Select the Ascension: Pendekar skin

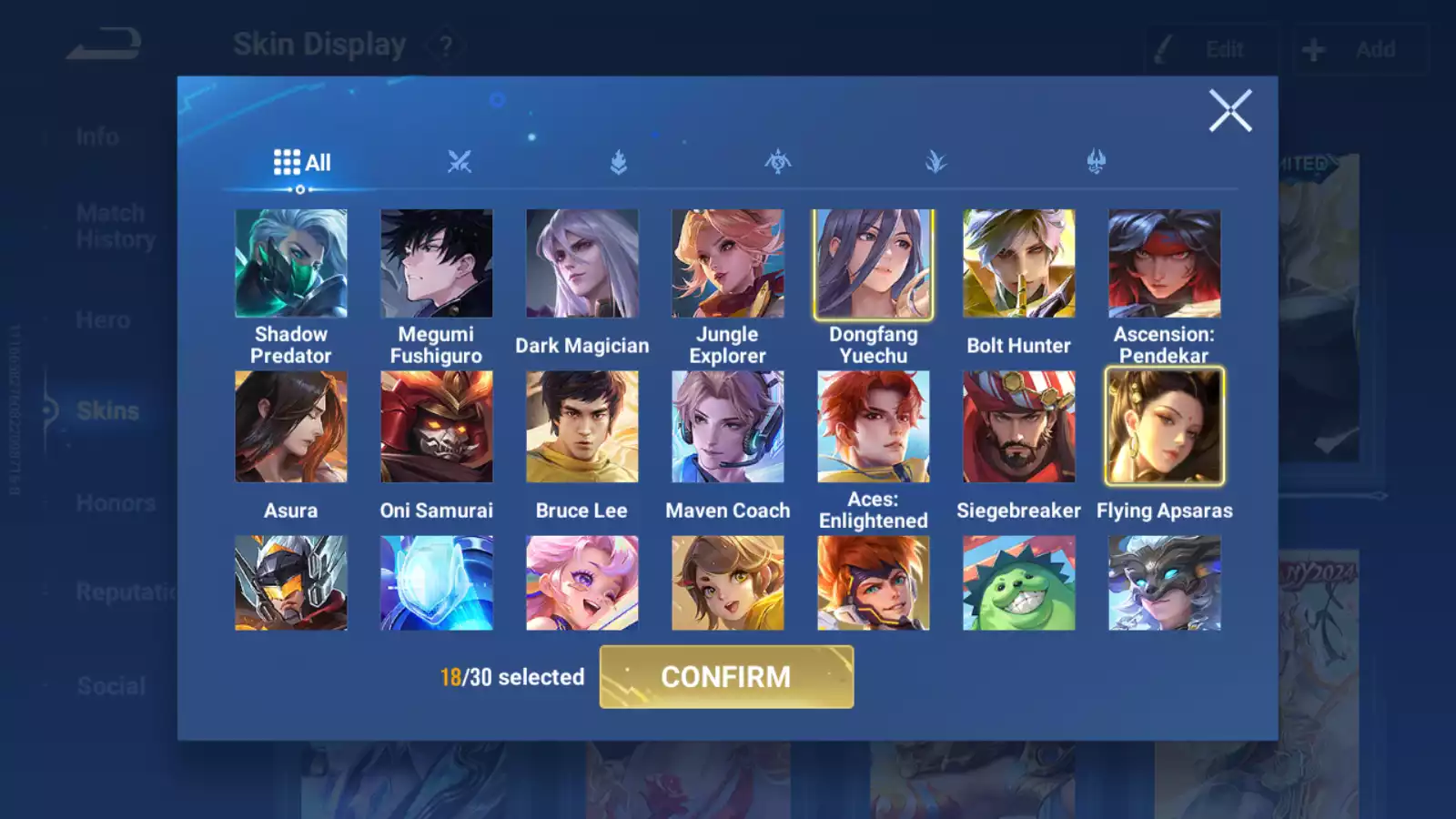pos(1165,264)
